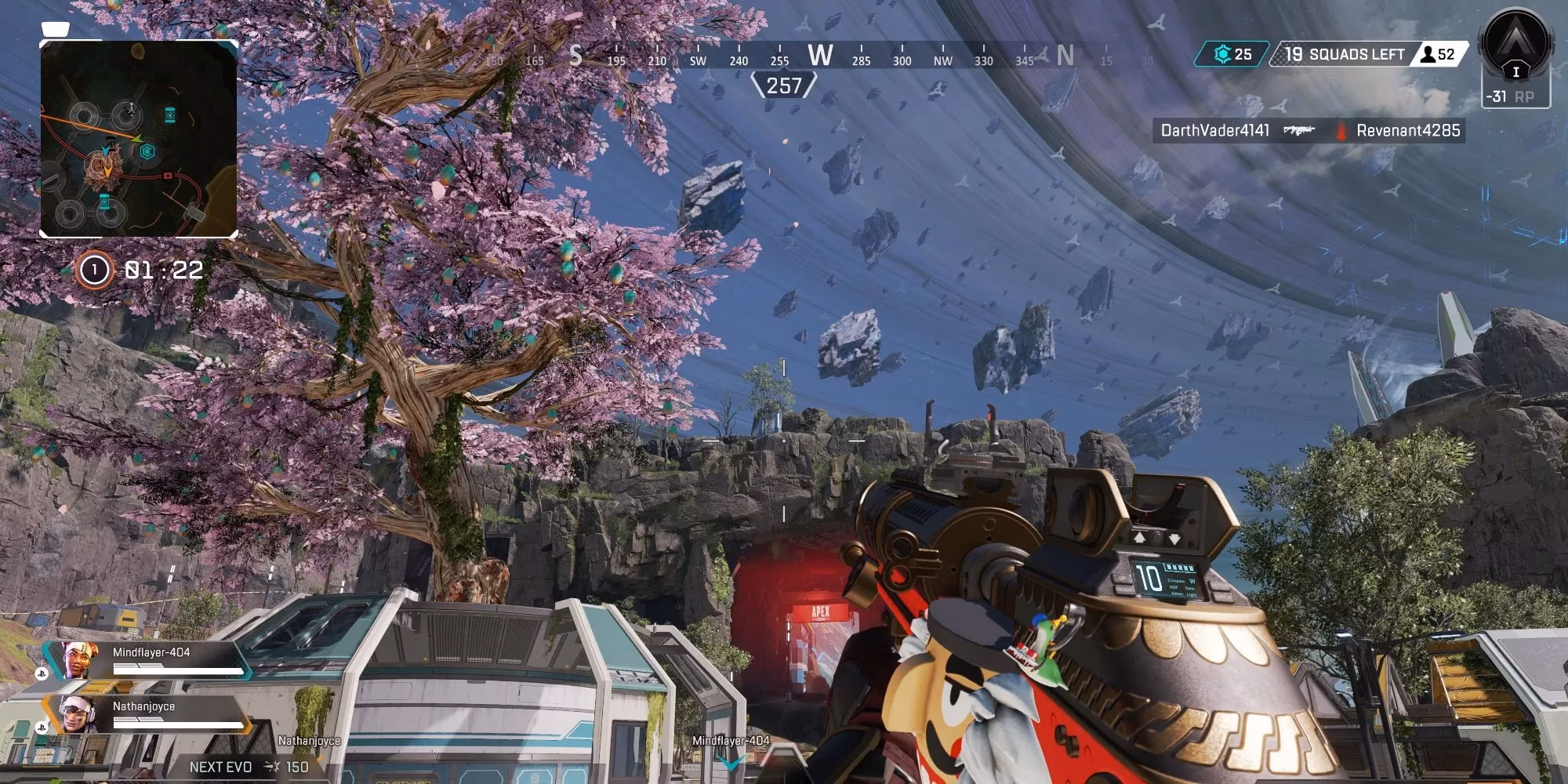The height and width of the screenshot is (784, 1568).
Task: Toggle the ring timer circle showing 1
Action: click(94, 270)
